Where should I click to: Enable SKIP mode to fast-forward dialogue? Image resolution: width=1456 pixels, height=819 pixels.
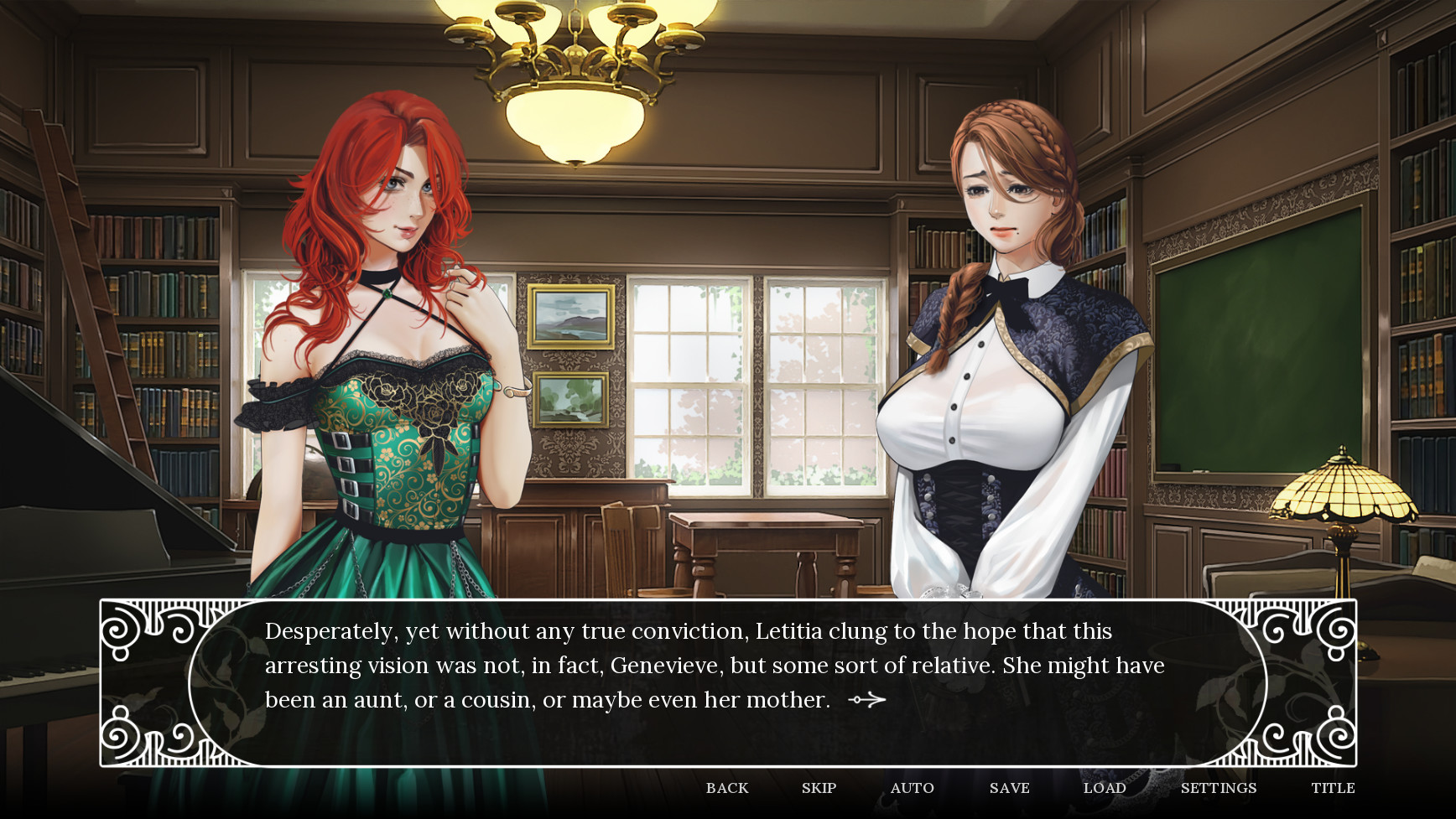tap(819, 788)
